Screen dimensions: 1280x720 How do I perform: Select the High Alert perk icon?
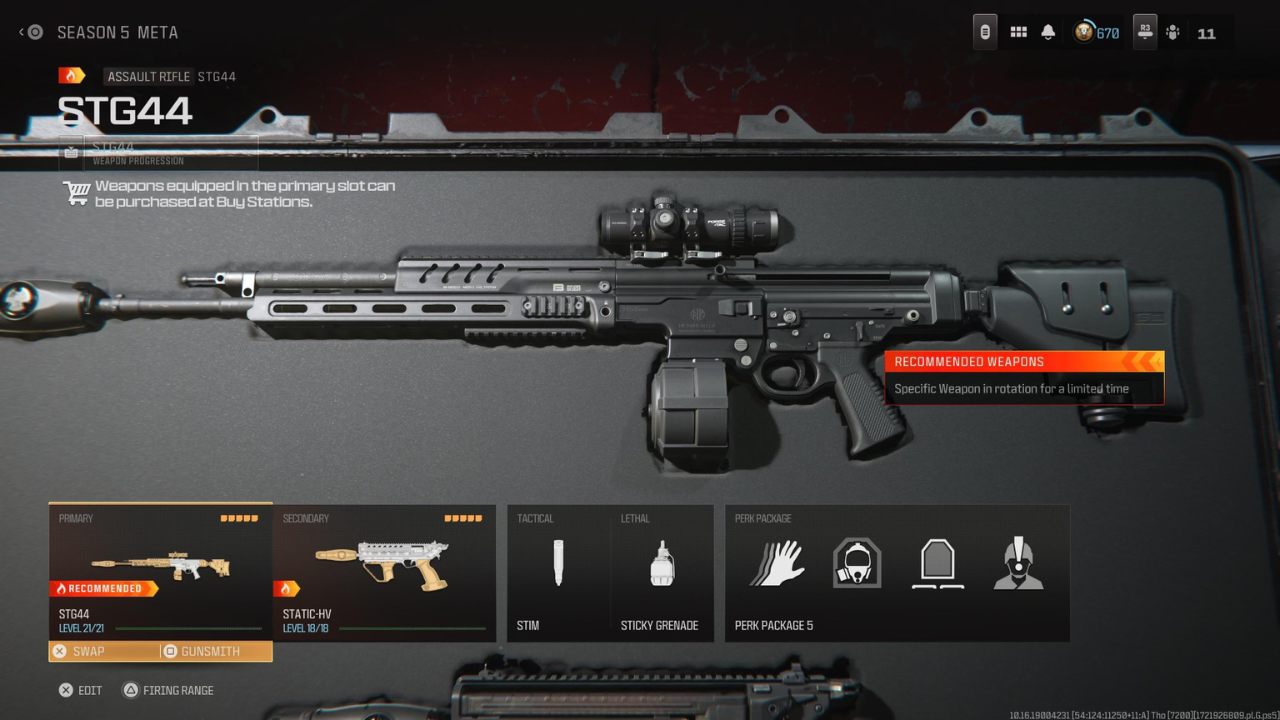tap(1017, 563)
